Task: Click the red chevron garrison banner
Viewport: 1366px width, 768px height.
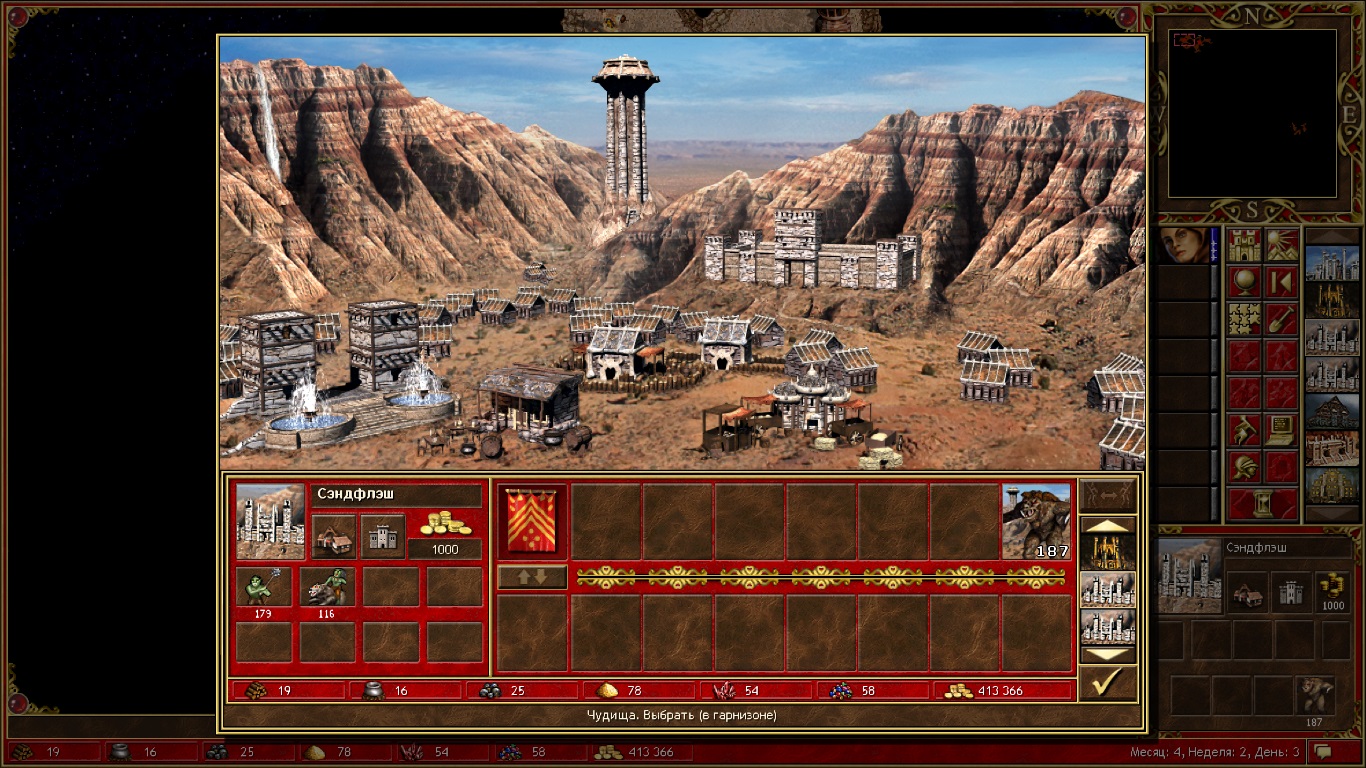Action: (532, 521)
